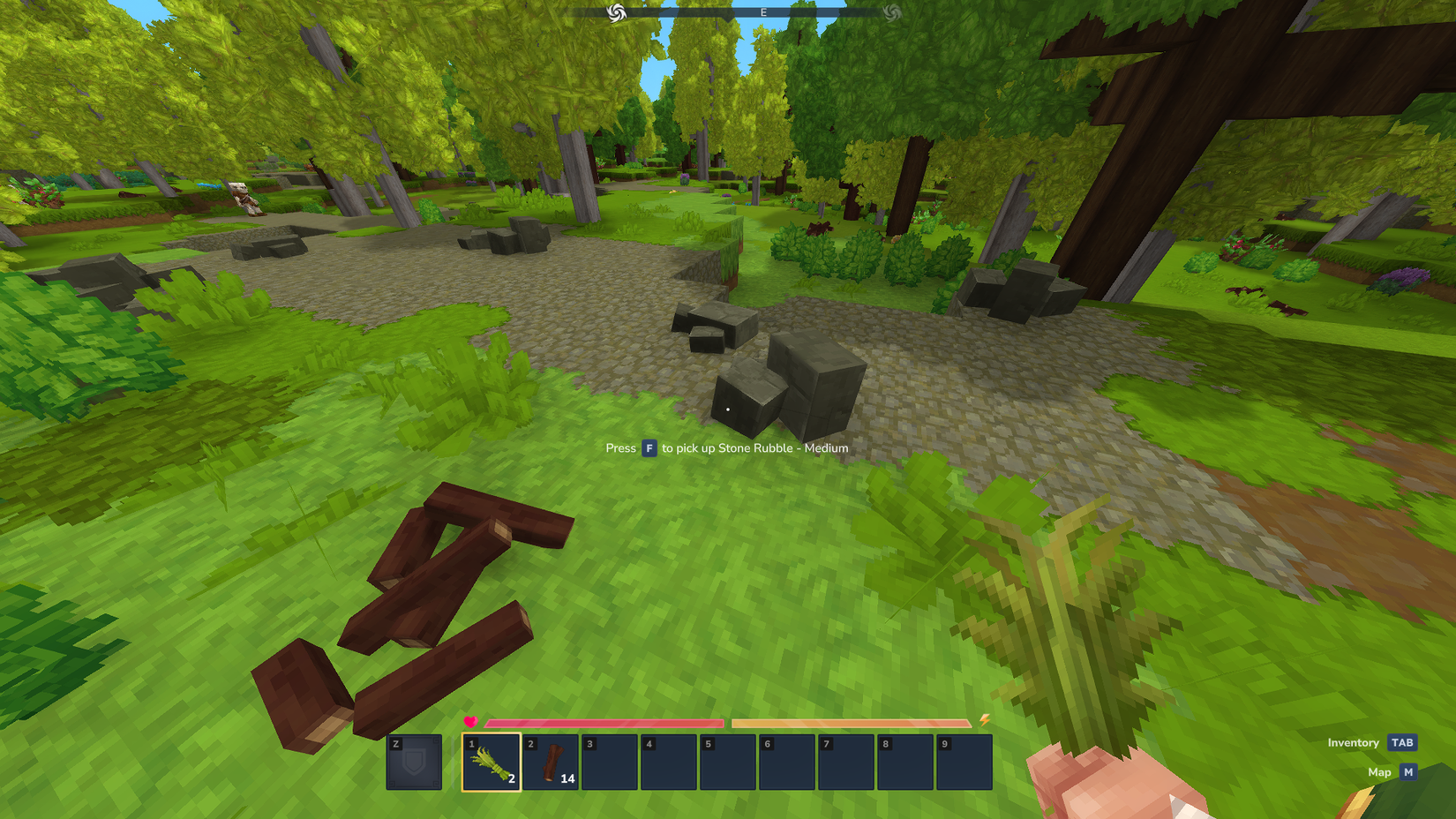
Task: Click the TAB badge next to Inventory
Action: pyautogui.click(x=1400, y=742)
